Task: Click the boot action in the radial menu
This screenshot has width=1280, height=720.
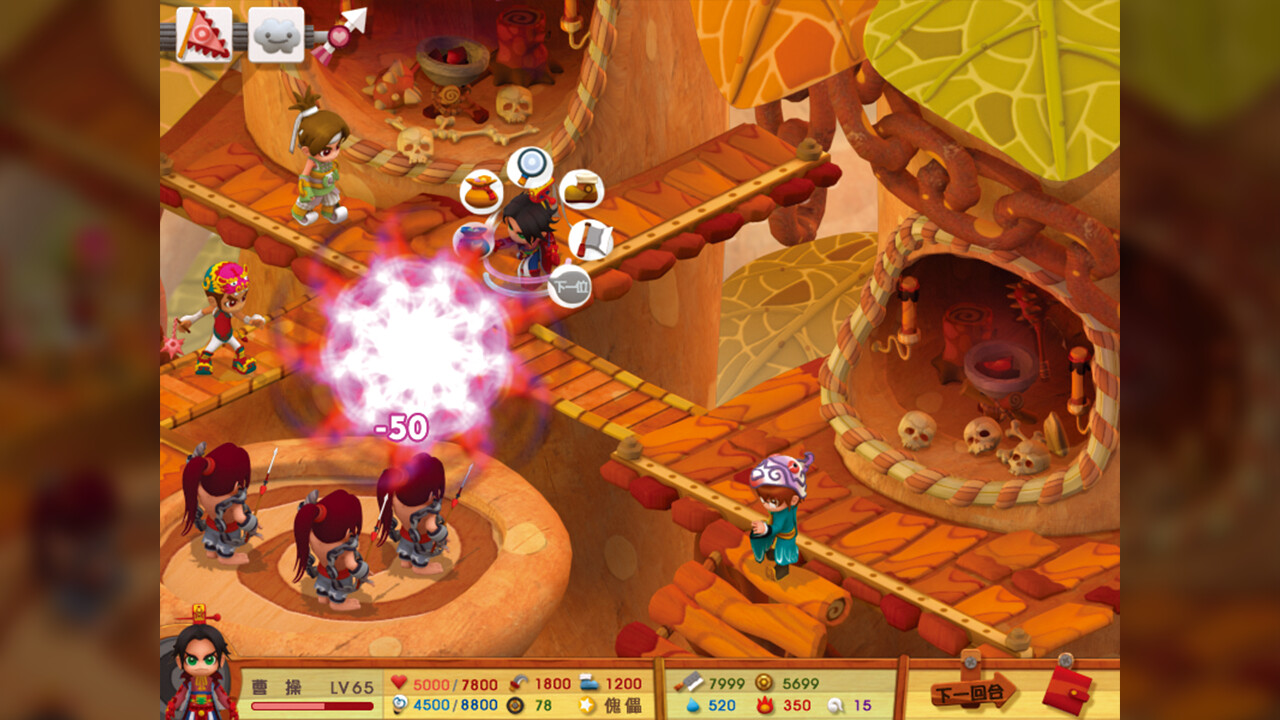Action: click(x=583, y=190)
